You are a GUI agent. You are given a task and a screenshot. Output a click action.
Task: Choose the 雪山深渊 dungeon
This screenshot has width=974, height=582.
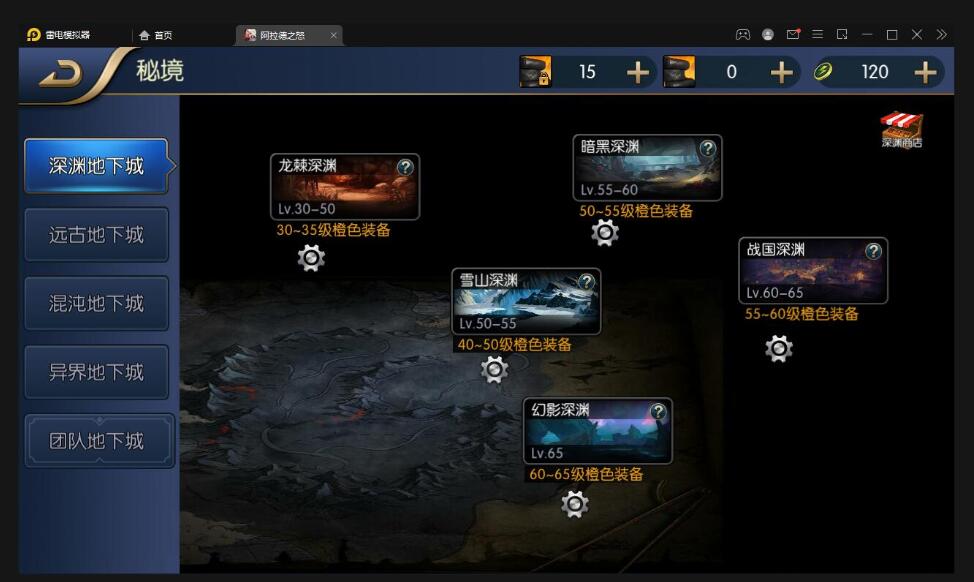[525, 301]
